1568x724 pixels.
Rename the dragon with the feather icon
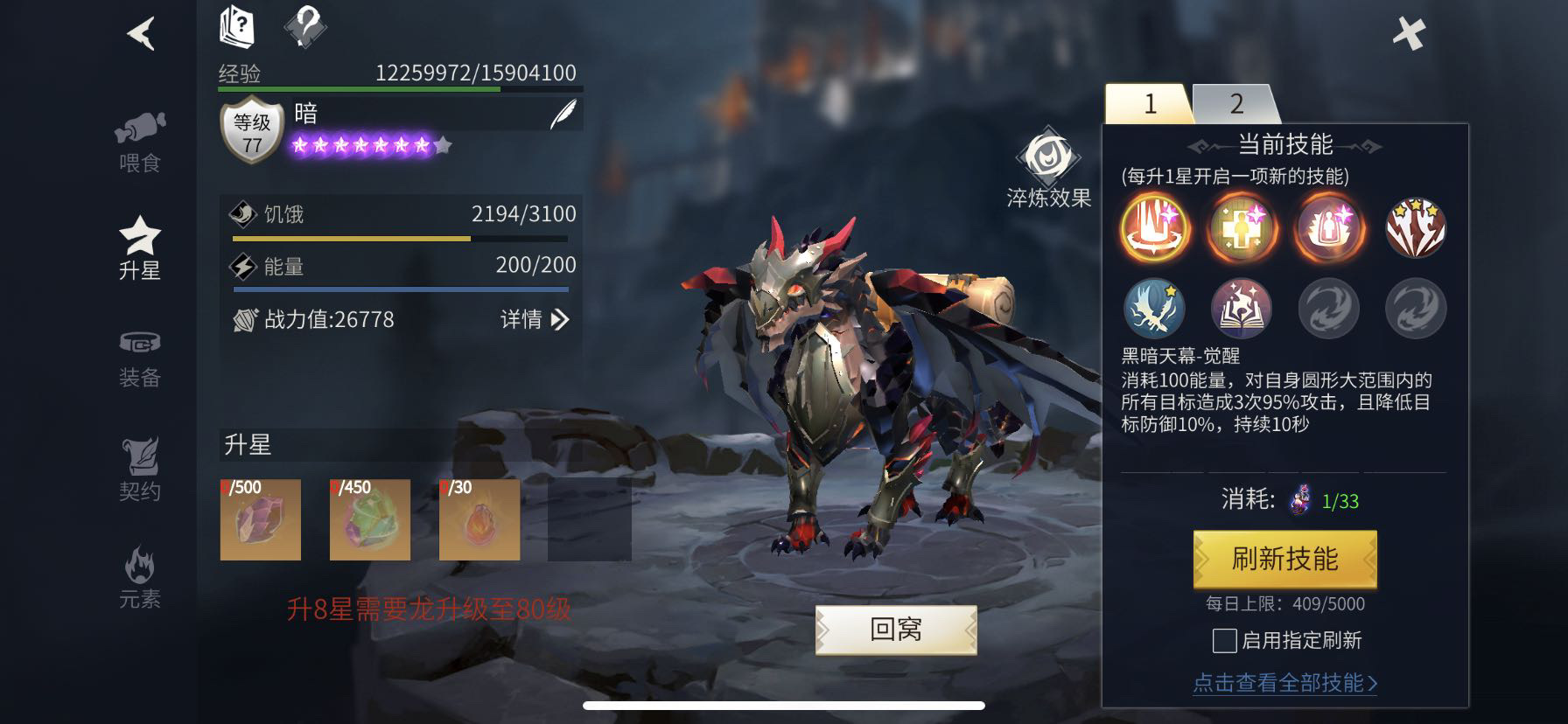(x=563, y=115)
